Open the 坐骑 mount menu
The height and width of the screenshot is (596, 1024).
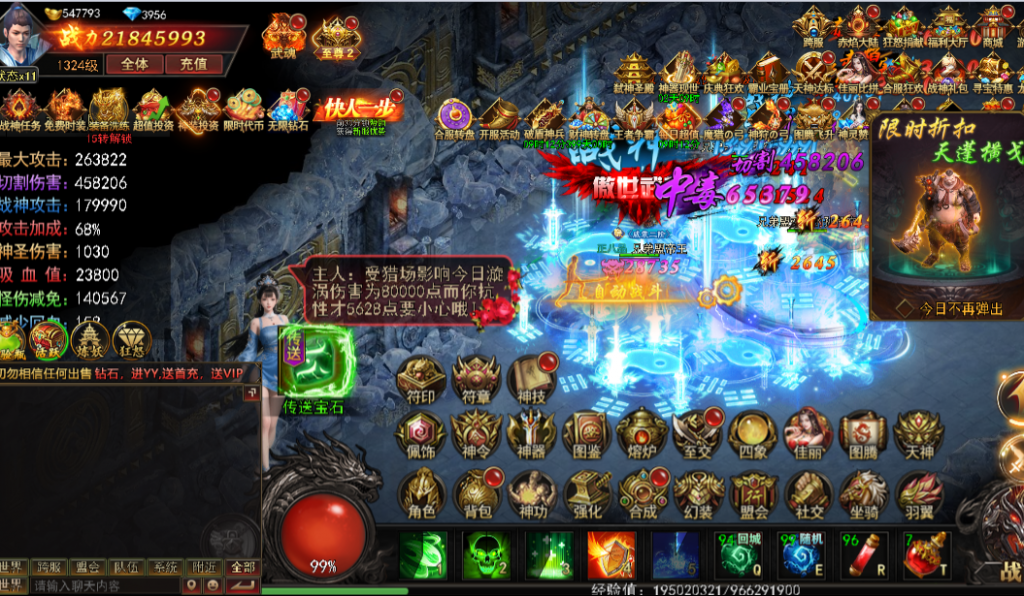click(863, 494)
